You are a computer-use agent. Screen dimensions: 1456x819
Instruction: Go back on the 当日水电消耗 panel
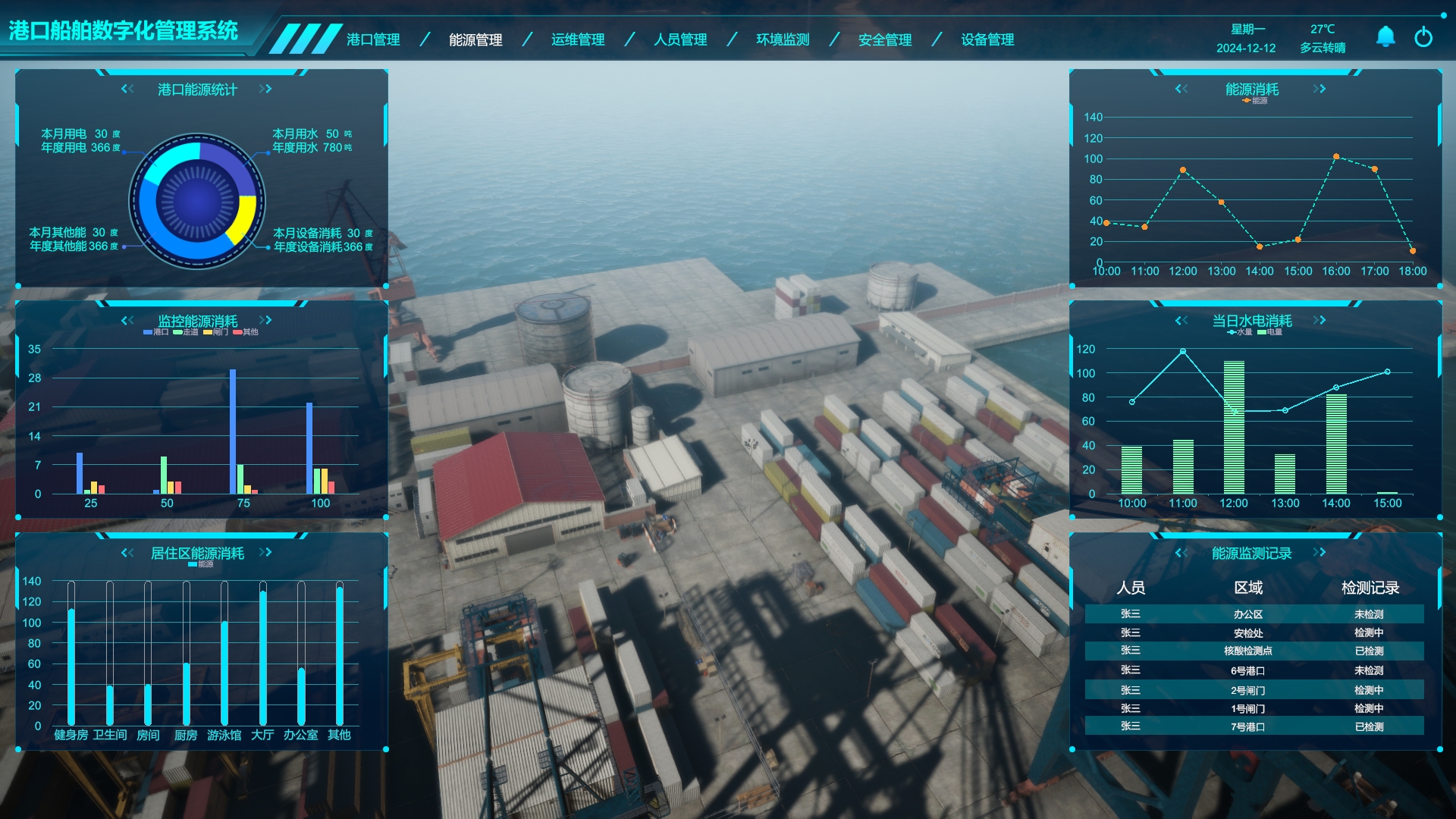click(x=1181, y=320)
